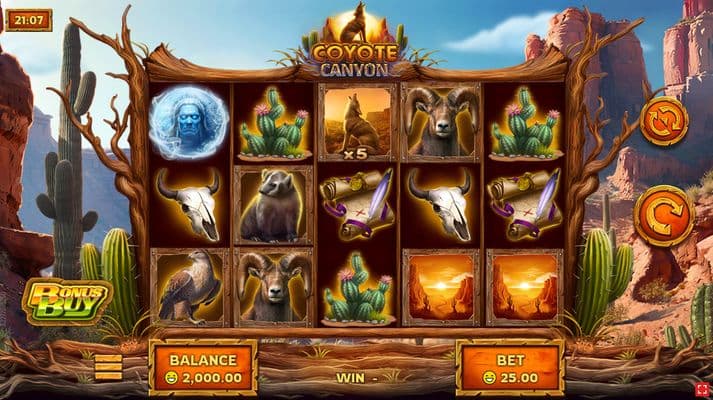Open the Bet amount panel
This screenshot has height=400, width=713.
pos(510,368)
